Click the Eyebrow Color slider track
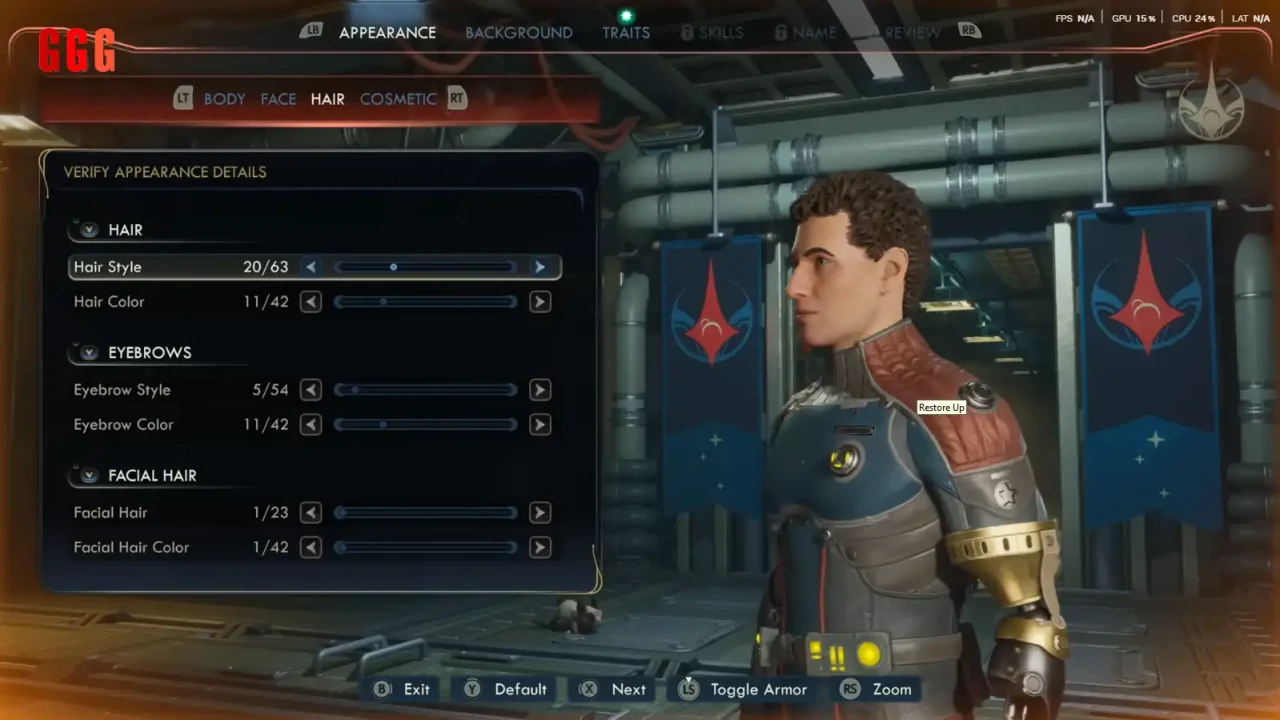 [x=425, y=425]
